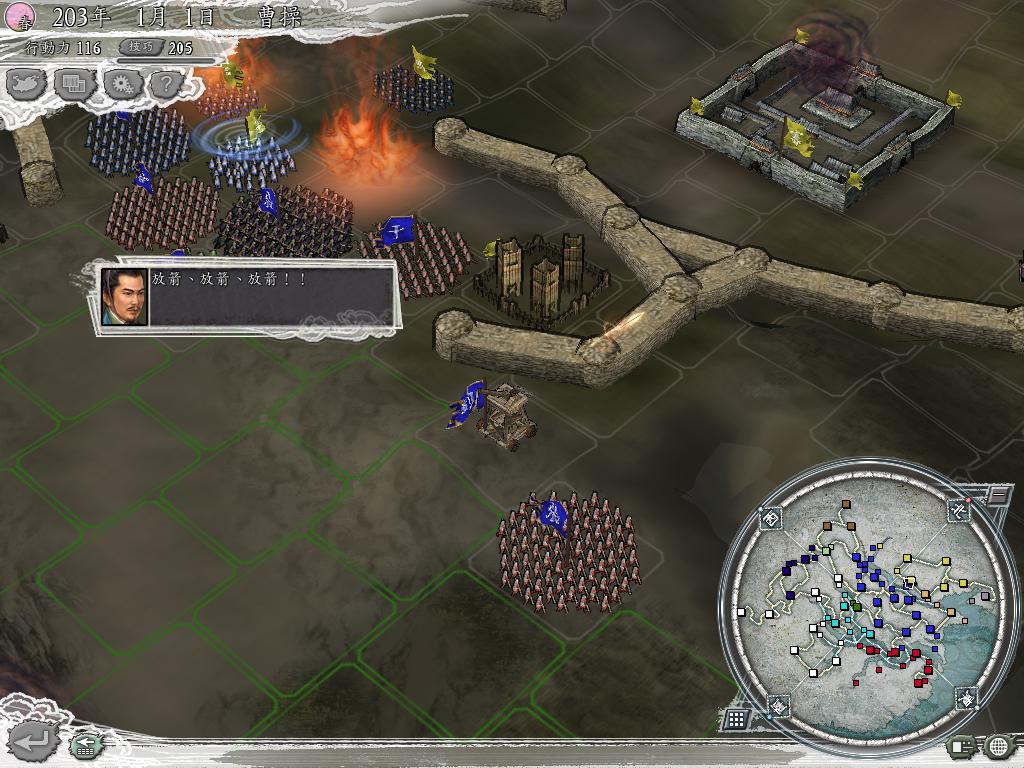Screen dimensions: 1024x768
Task: Collapse the minimap with the minus button
Action: click(997, 494)
